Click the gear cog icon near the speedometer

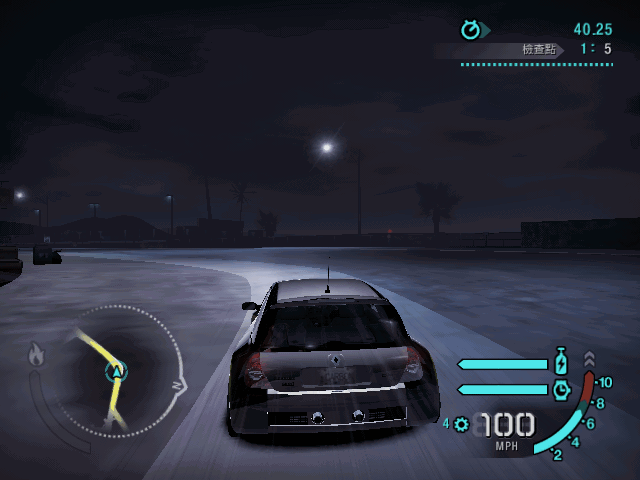pos(461,424)
